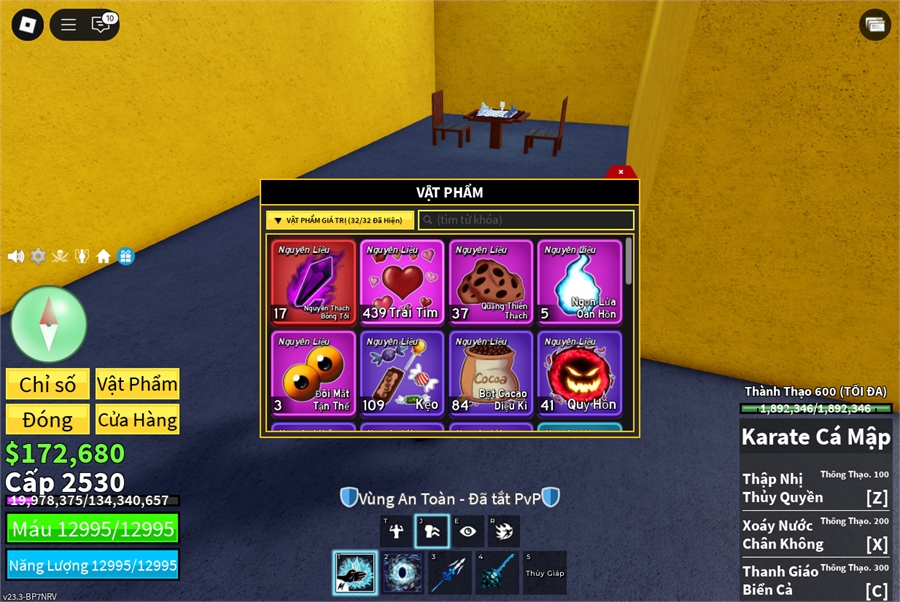Screen dimensions: 900x602
Task: Open the Chỉ số stats menu
Action: point(47,384)
